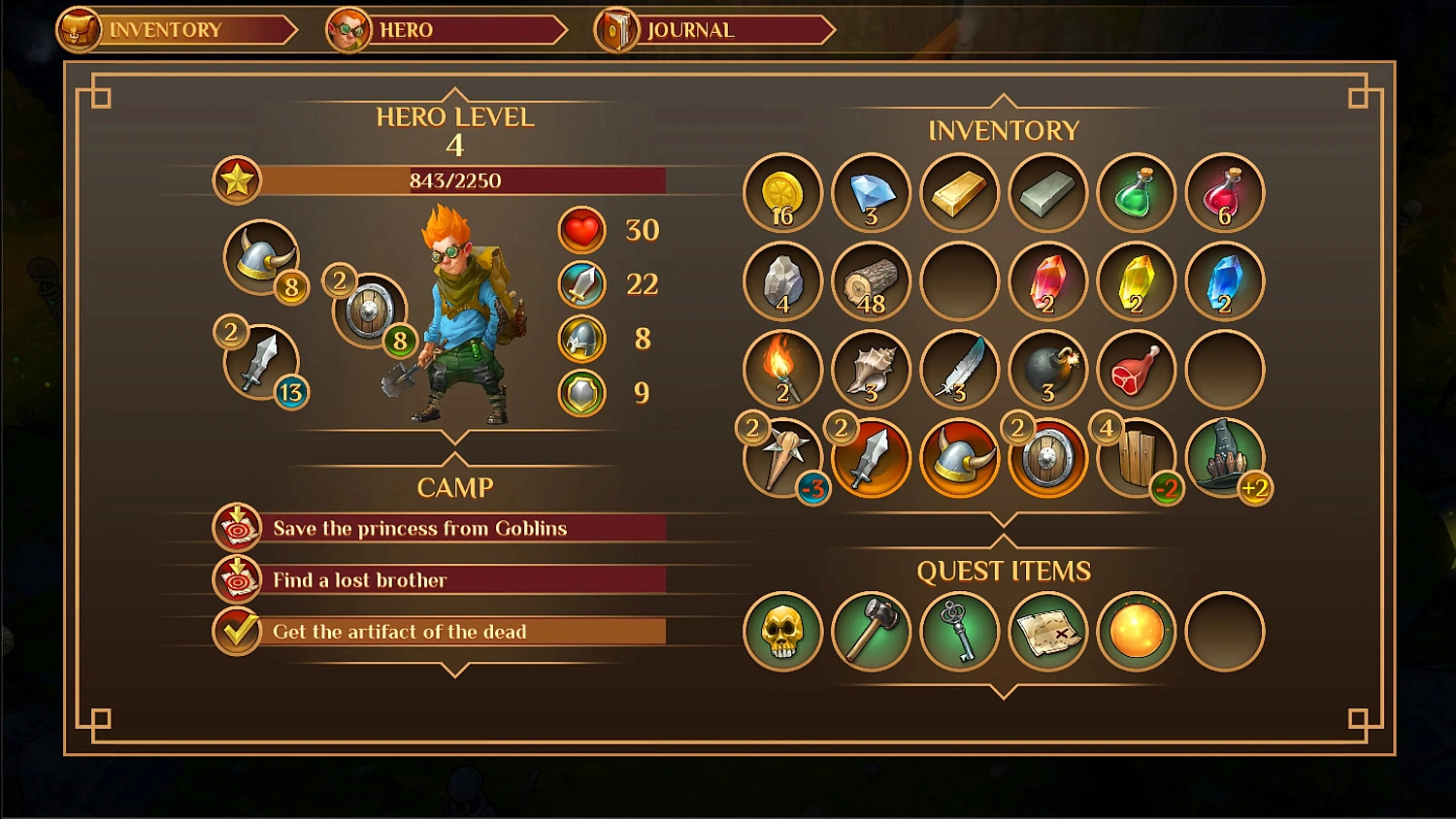
Task: Mark 'Find a lost brother' quest
Action: 236,579
